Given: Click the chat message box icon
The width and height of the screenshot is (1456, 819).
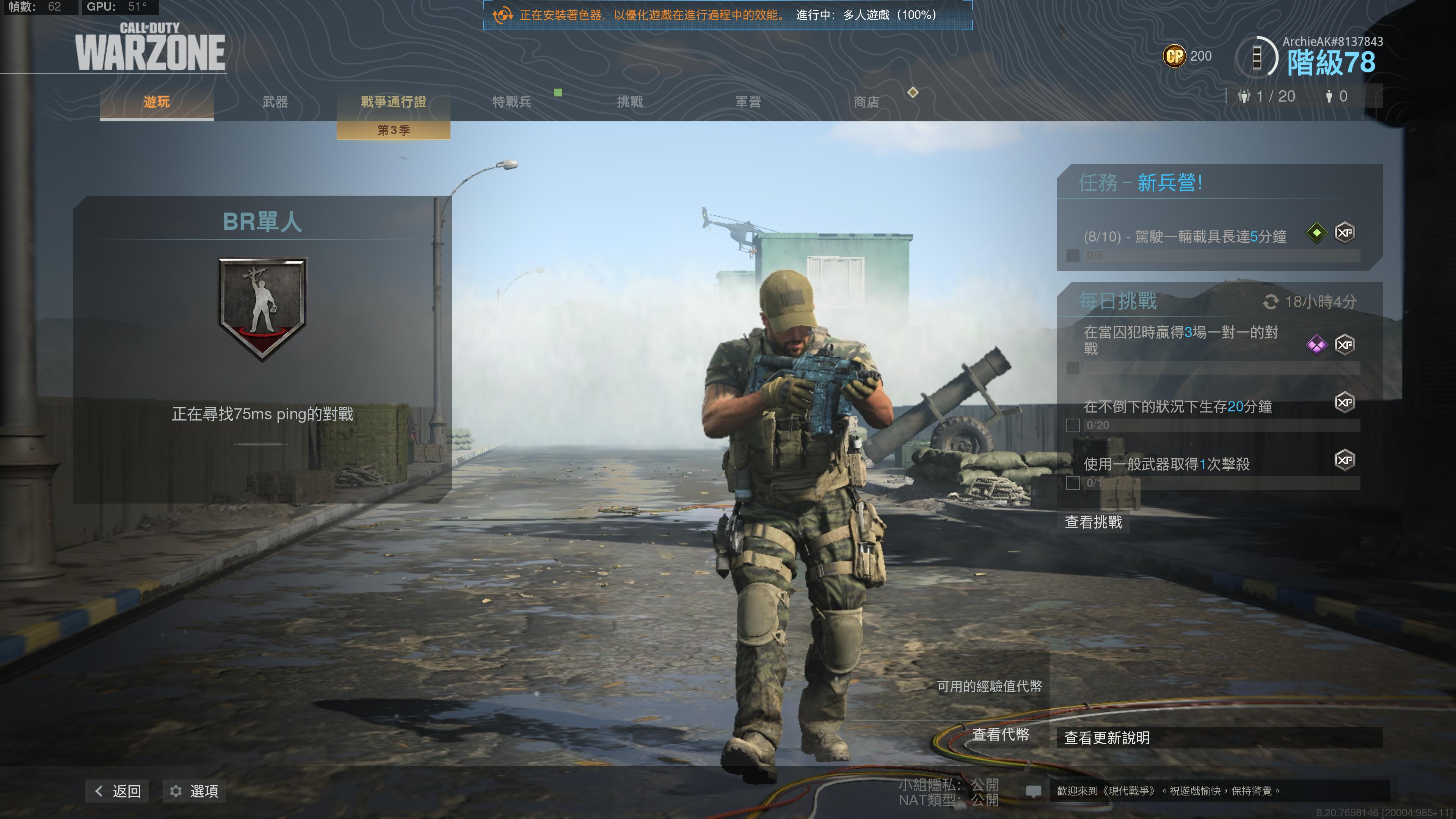Looking at the screenshot, I should click(x=1033, y=791).
